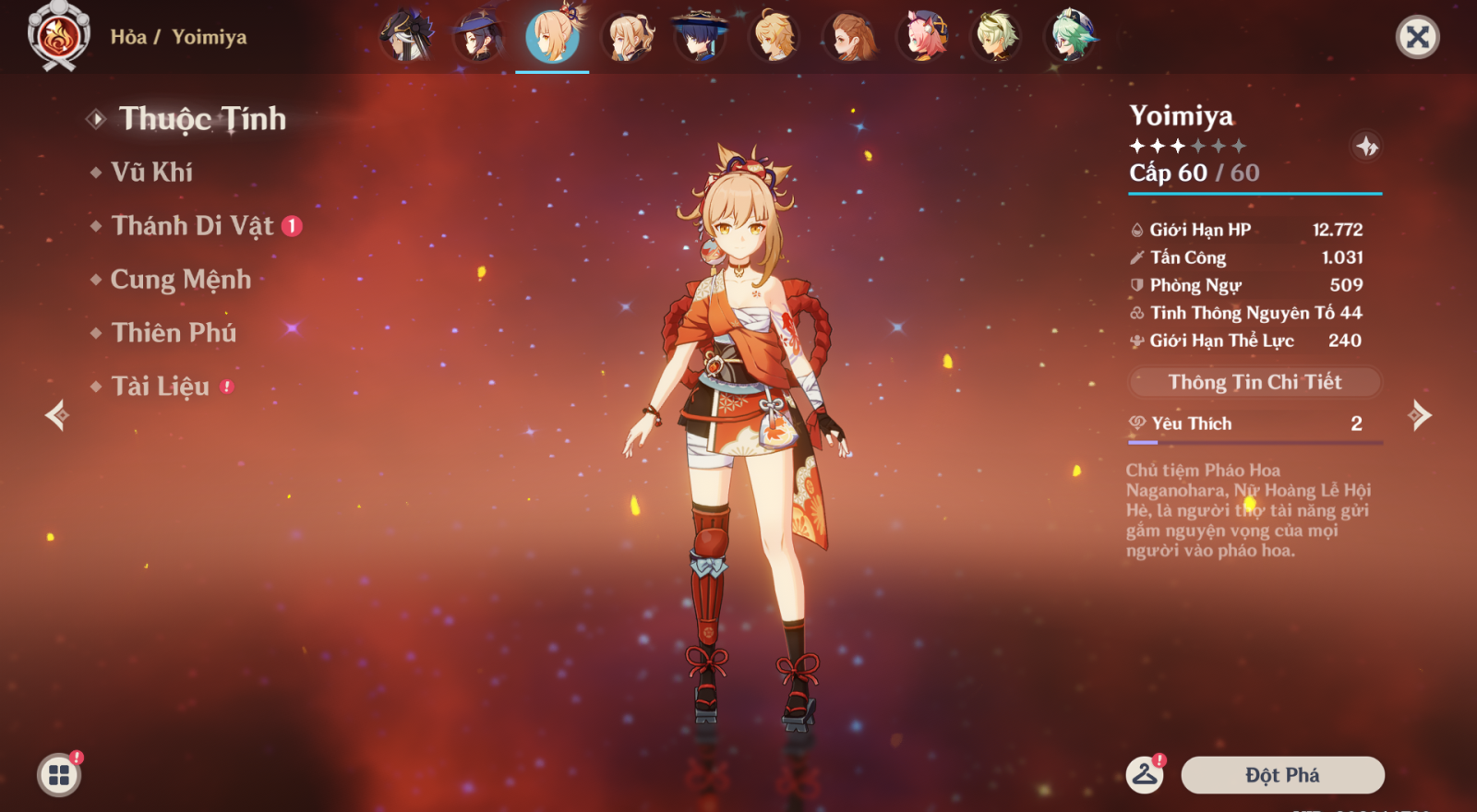Switch to the next character with right arrow
Viewport: 1477px width, 812px height.
click(x=1420, y=415)
